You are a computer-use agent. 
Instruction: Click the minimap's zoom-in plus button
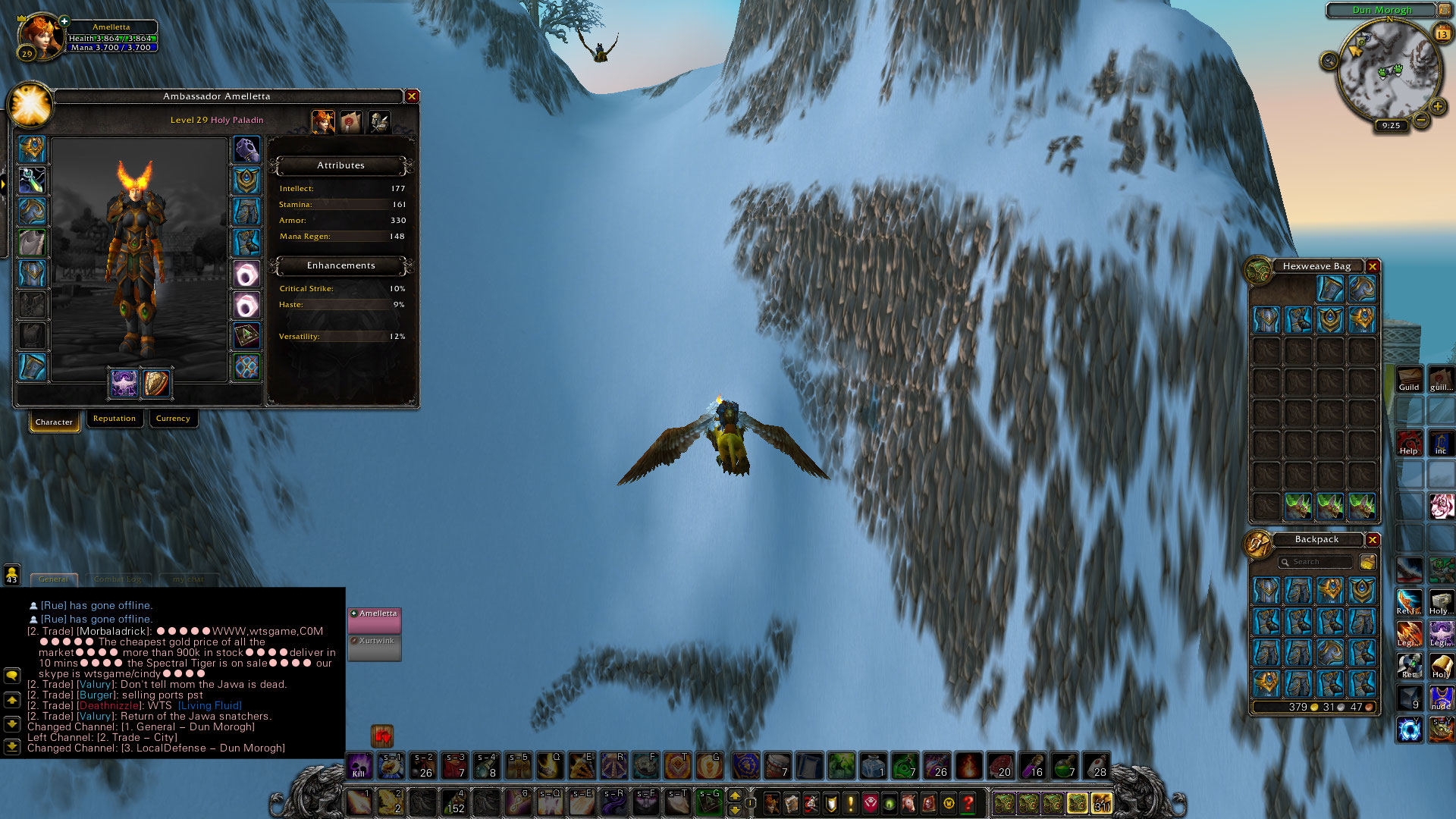(1438, 106)
